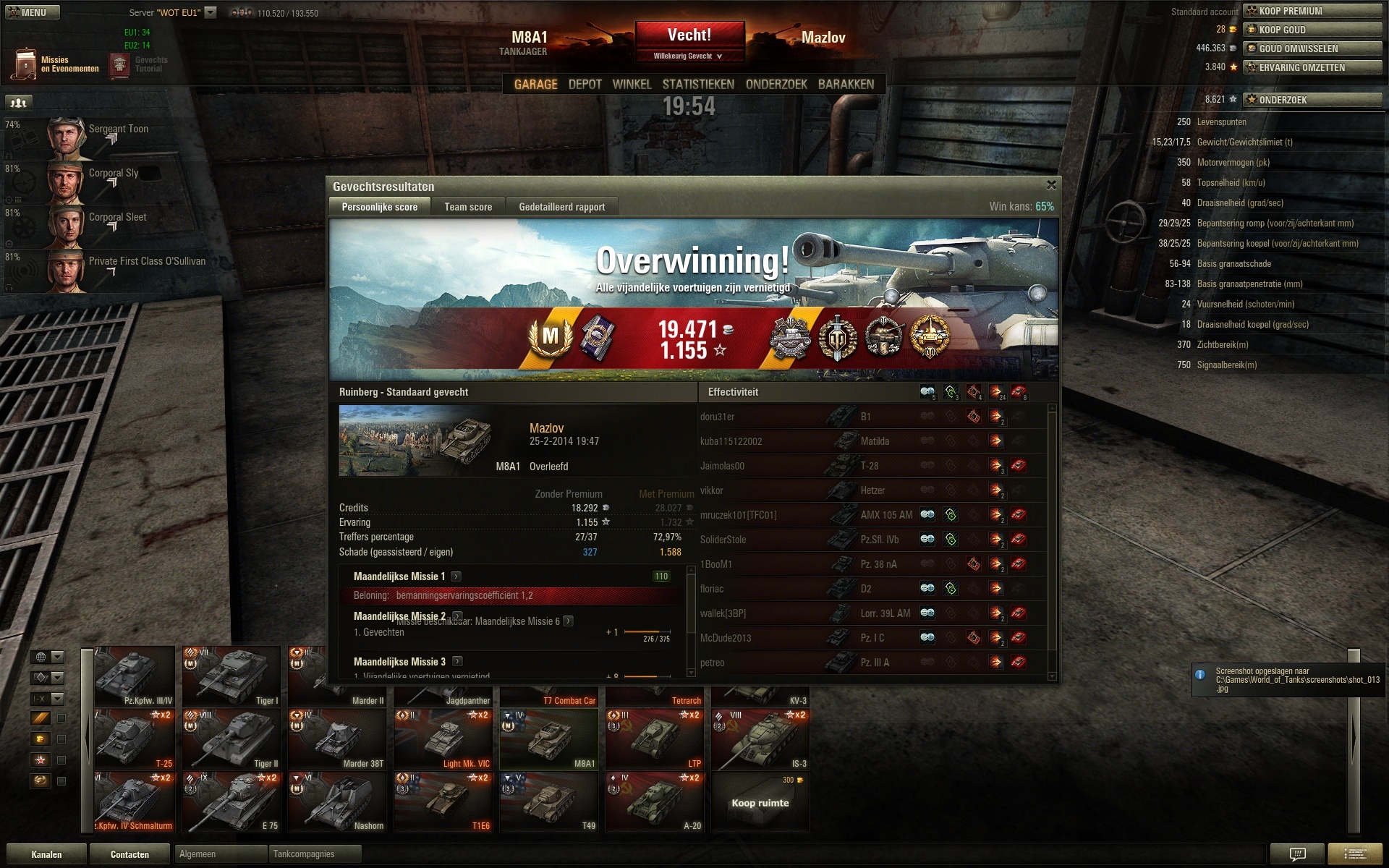Open the Contacten list

(129, 854)
